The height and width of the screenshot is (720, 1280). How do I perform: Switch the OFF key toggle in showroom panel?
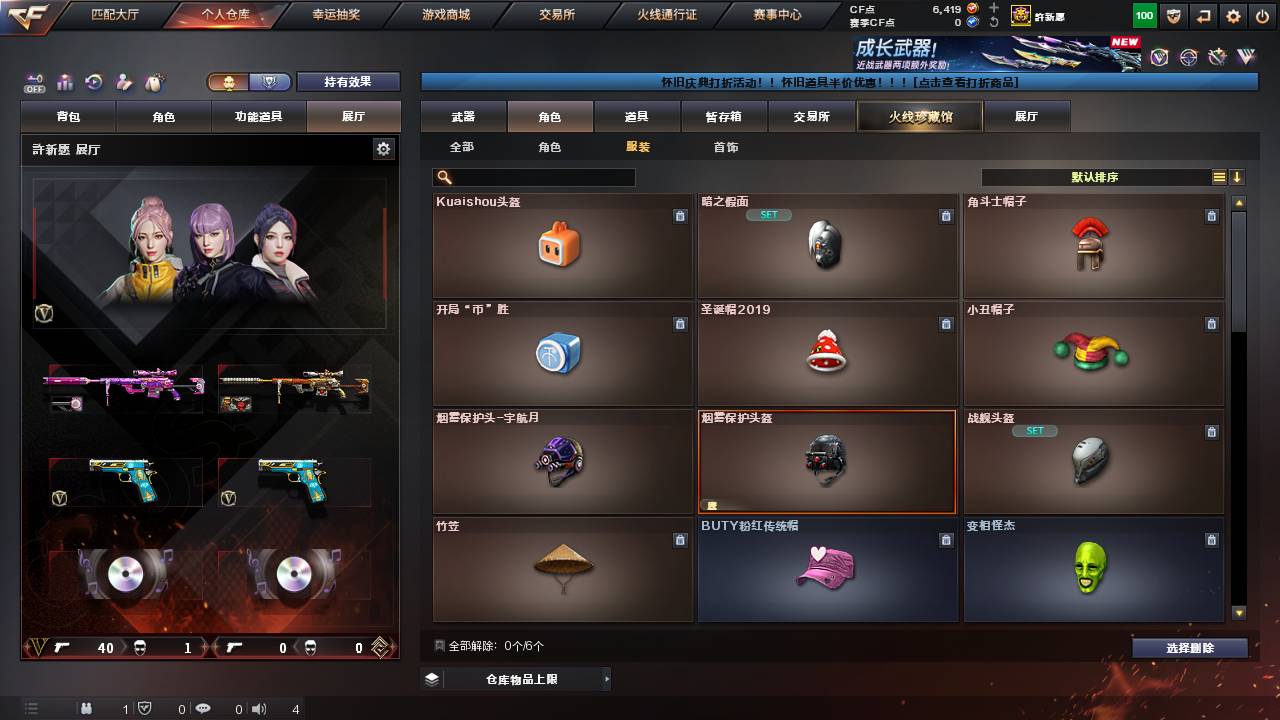[35, 82]
